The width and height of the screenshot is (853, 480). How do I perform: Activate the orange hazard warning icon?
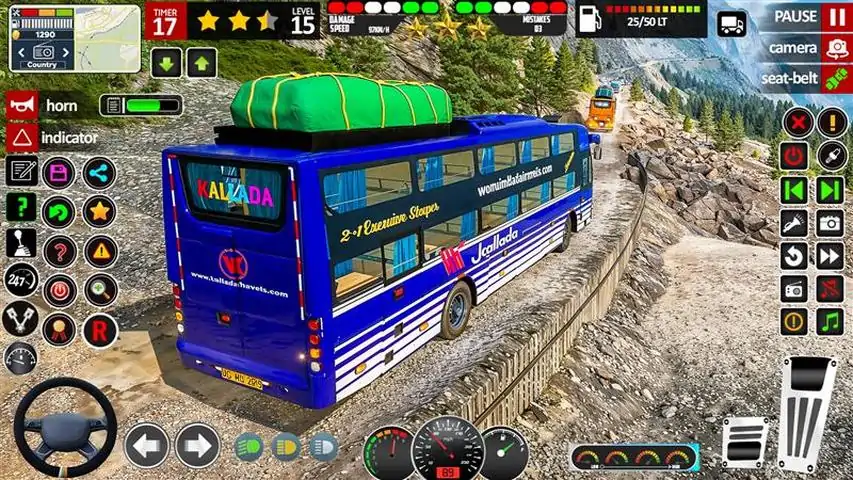[x=99, y=250]
